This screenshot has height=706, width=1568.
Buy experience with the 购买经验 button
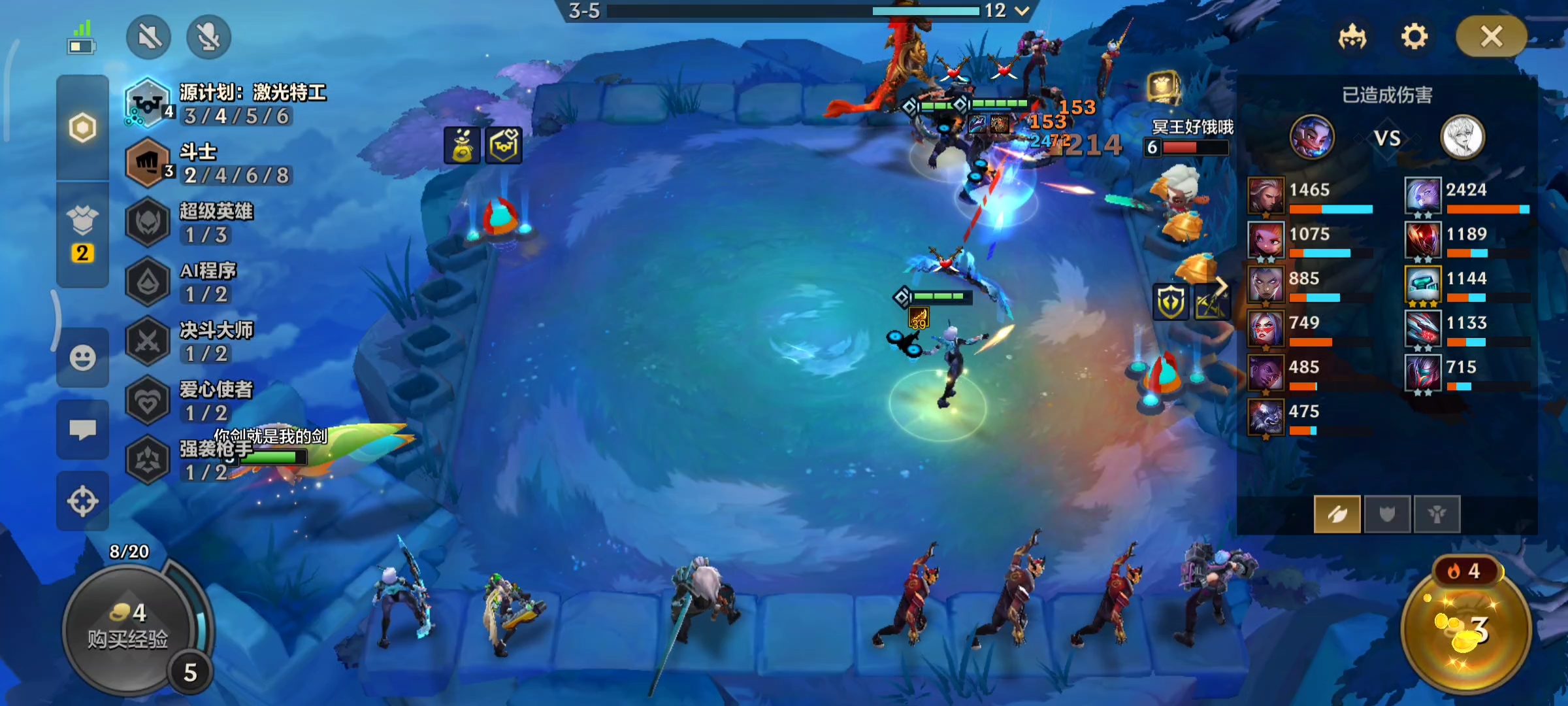[128, 629]
